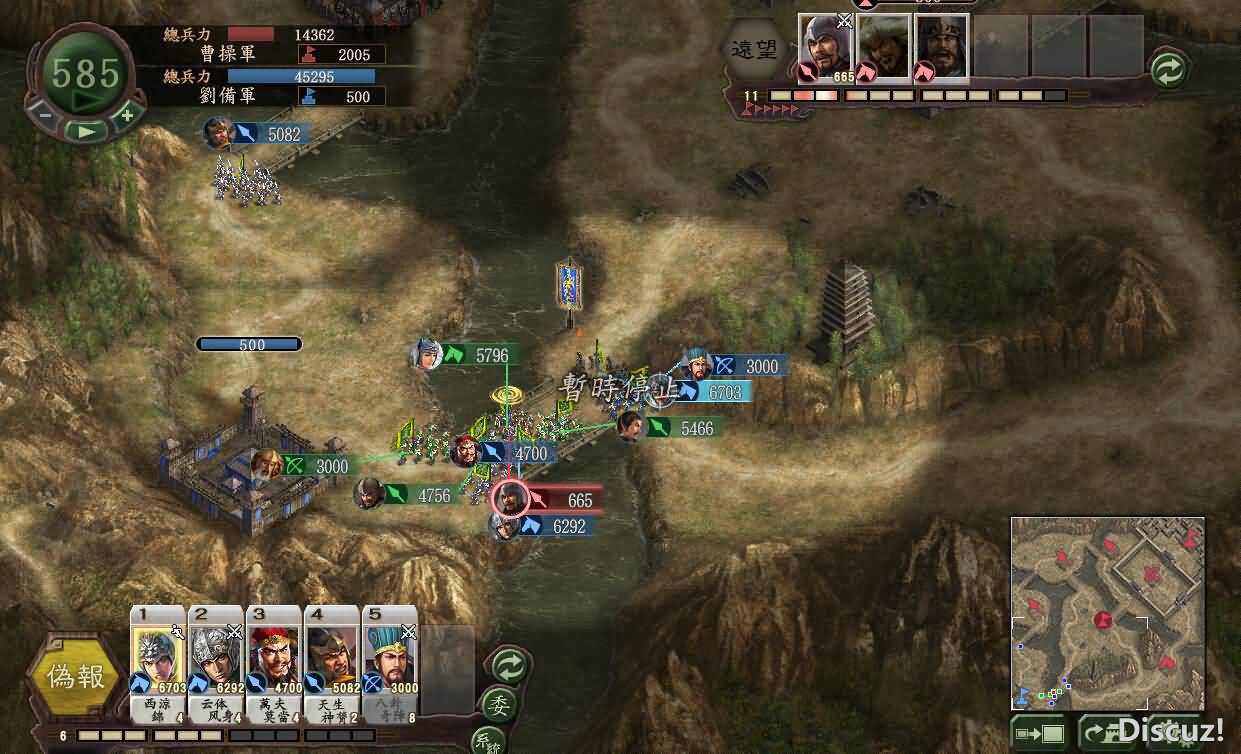Image resolution: width=1241 pixels, height=754 pixels.
Task: Decrease game speed with the minus button
Action: tap(46, 114)
